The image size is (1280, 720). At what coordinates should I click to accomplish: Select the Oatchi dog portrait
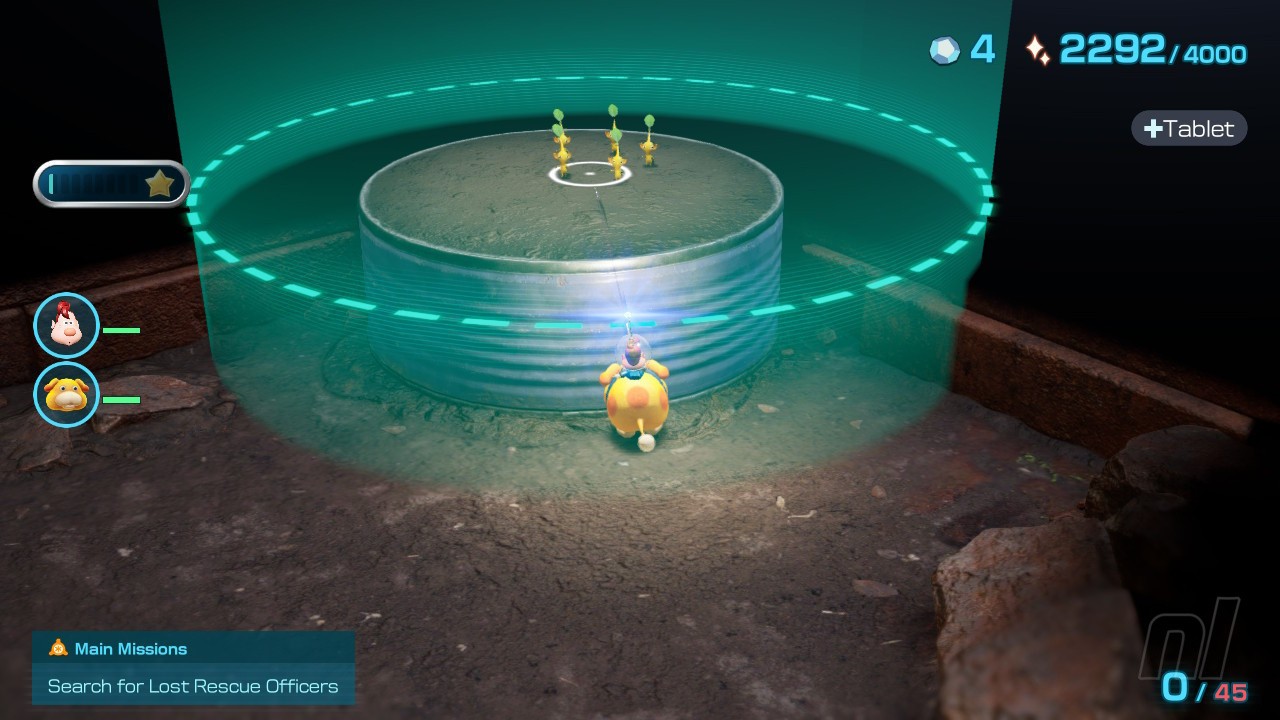click(x=67, y=395)
